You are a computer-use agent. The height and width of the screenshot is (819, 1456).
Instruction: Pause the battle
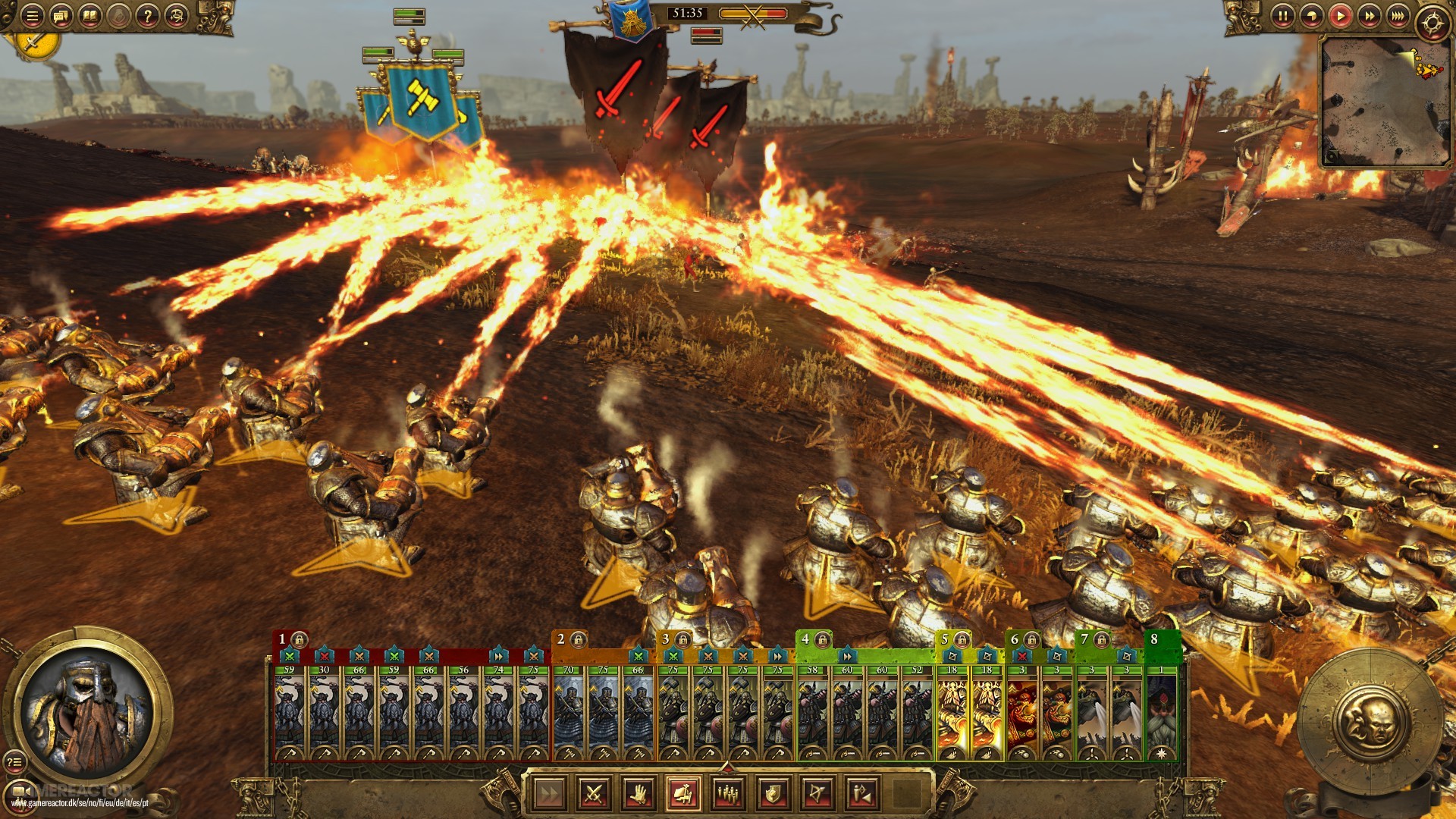click(x=1283, y=15)
